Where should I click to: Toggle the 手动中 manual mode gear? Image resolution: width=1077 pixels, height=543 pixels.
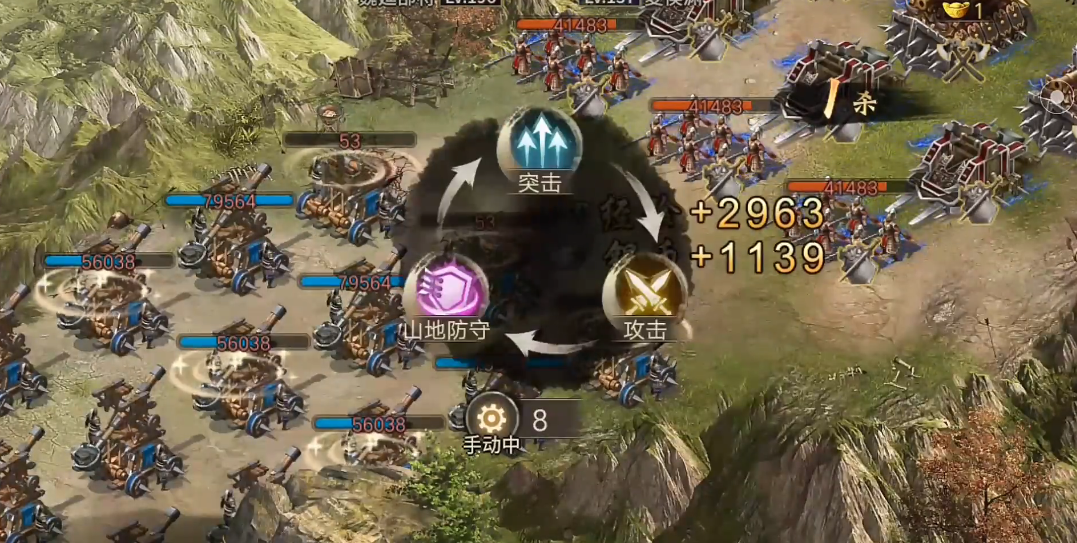coord(492,418)
